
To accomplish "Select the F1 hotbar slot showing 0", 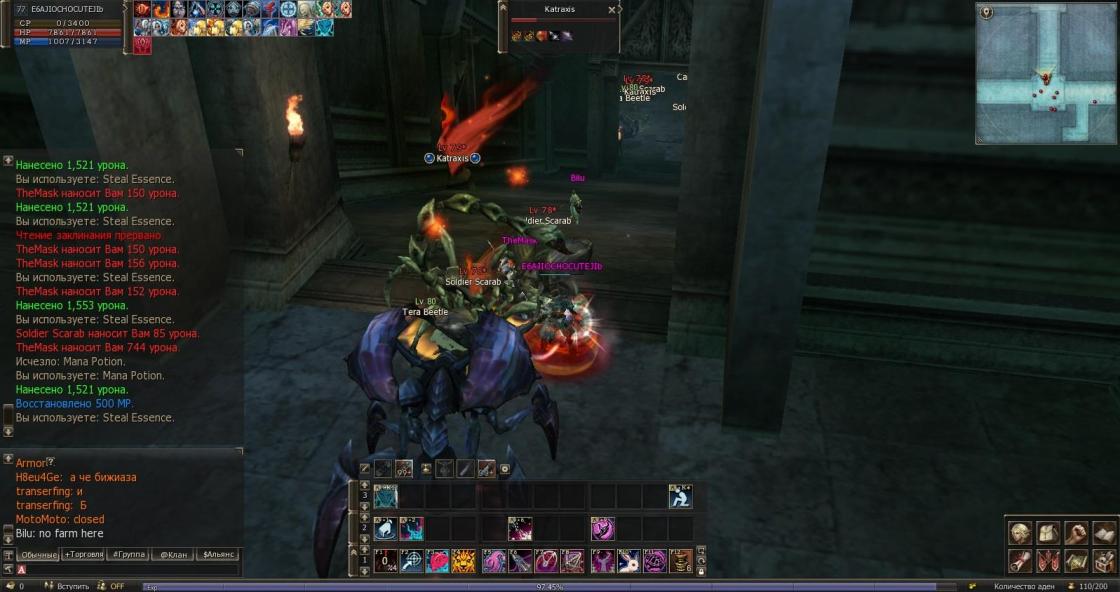I will click(384, 561).
